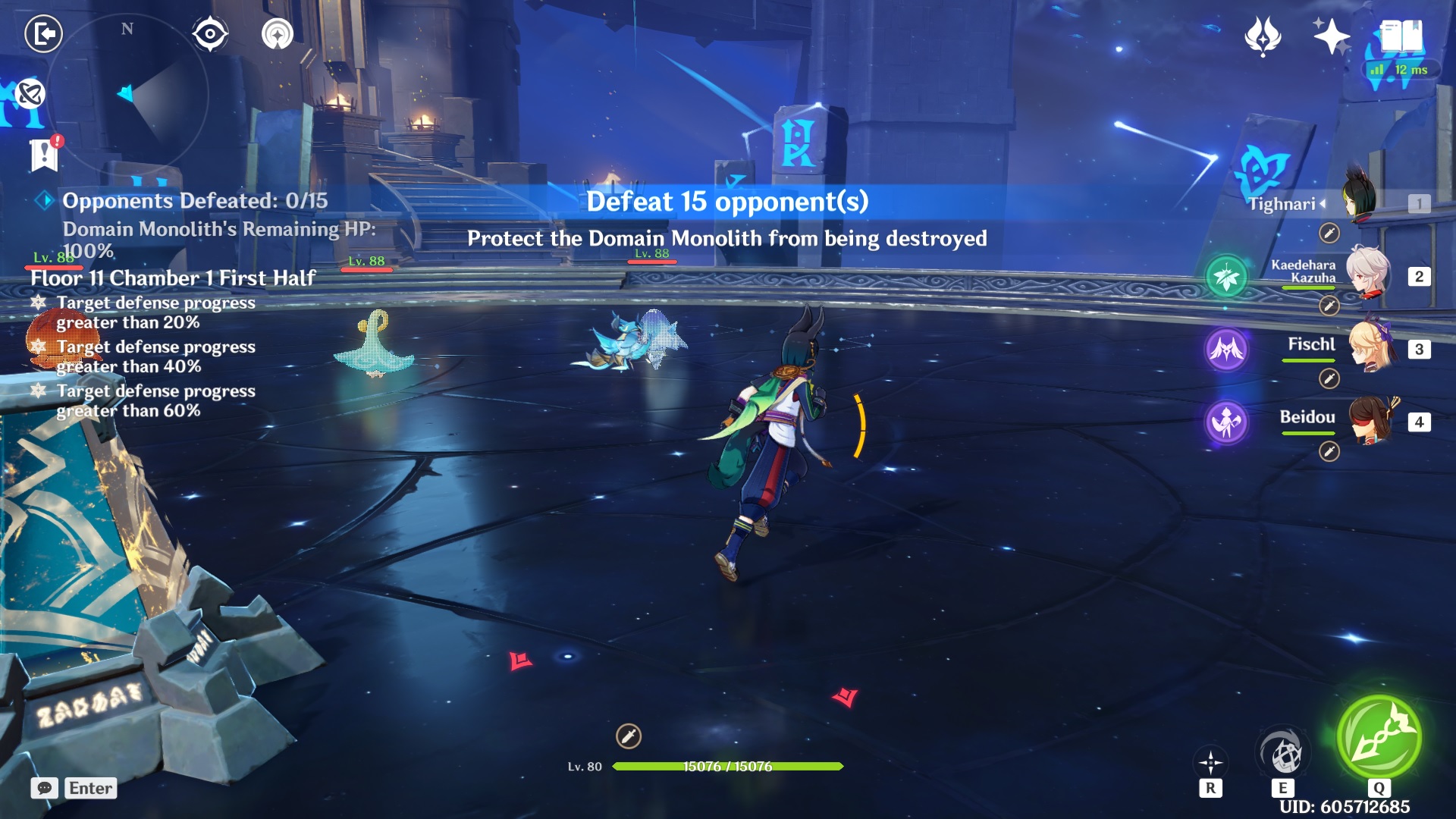Use Fischl's purple burst icon
1456x819 pixels.
pyautogui.click(x=1225, y=350)
